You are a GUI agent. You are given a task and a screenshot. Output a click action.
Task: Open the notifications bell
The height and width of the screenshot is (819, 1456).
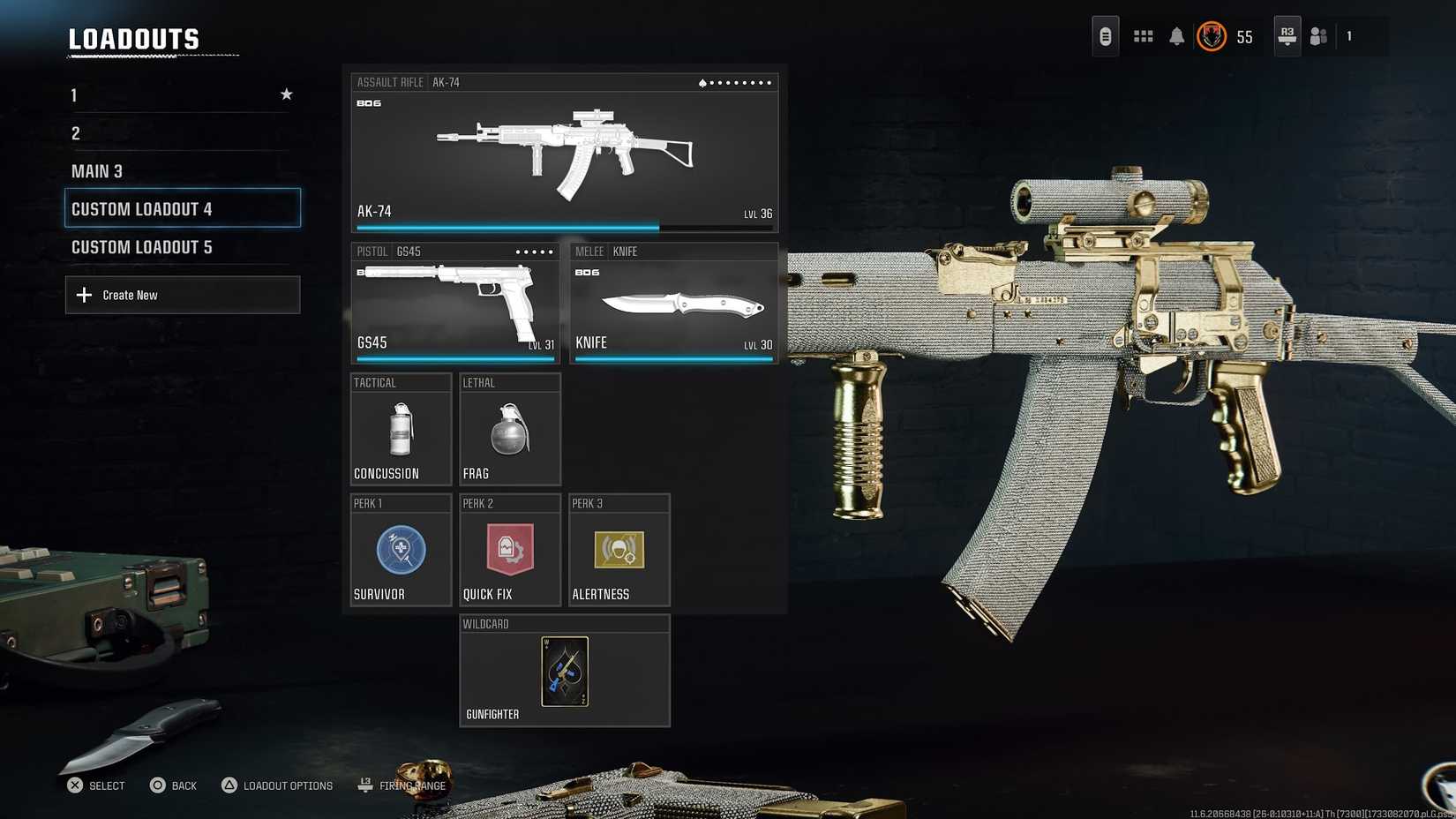pyautogui.click(x=1176, y=36)
